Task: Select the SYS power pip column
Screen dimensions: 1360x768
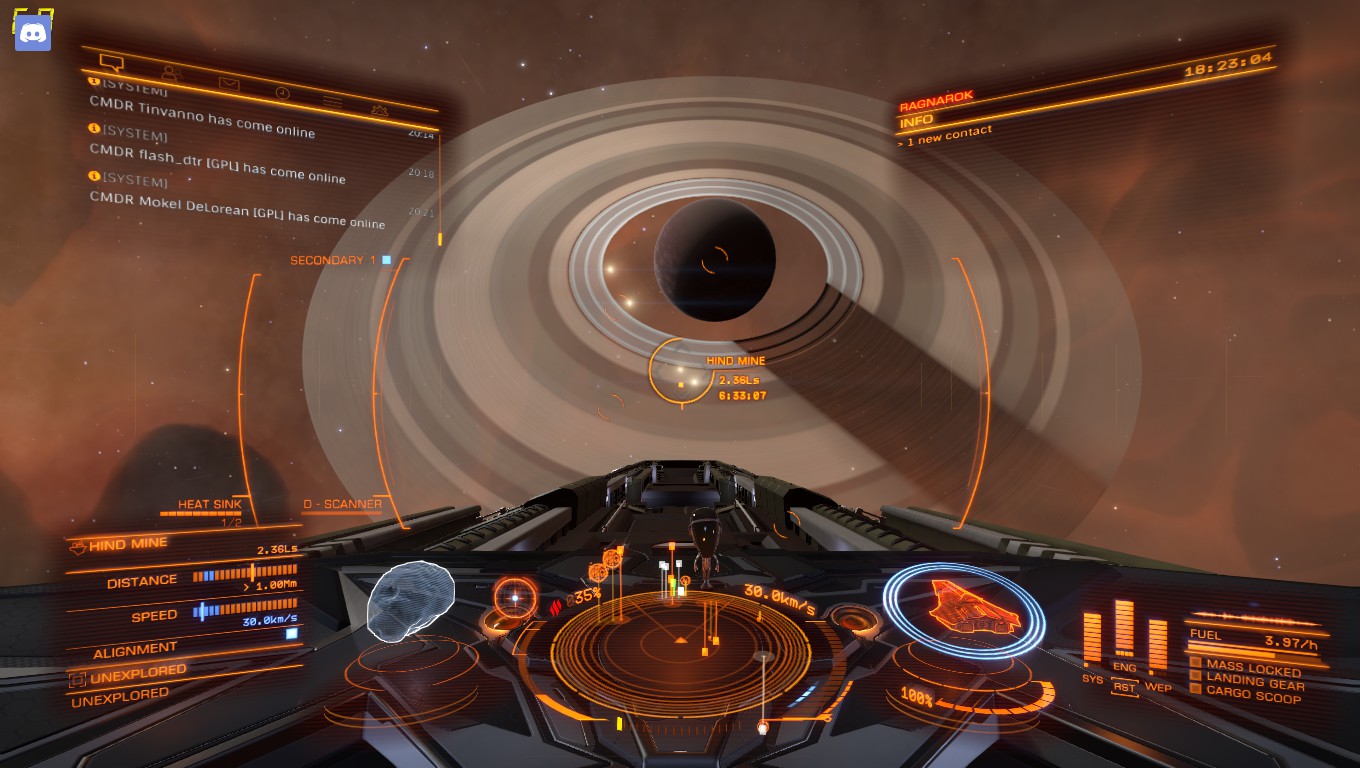Action: (1092, 638)
